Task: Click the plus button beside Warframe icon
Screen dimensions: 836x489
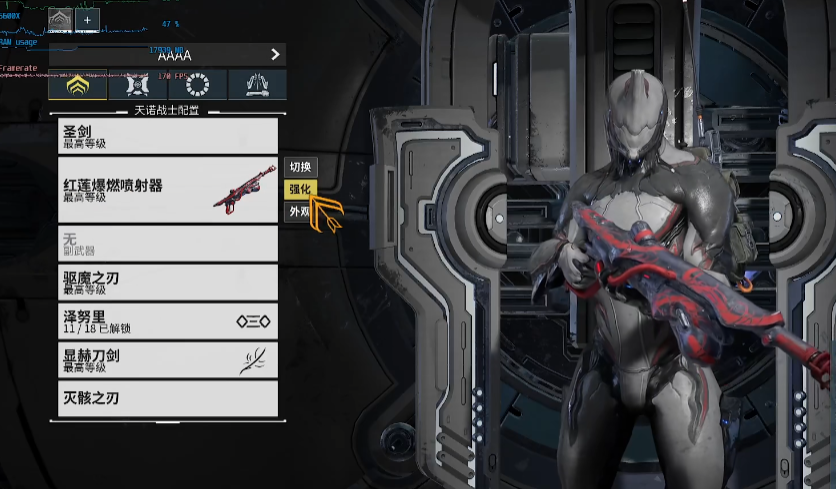Action: (86, 19)
